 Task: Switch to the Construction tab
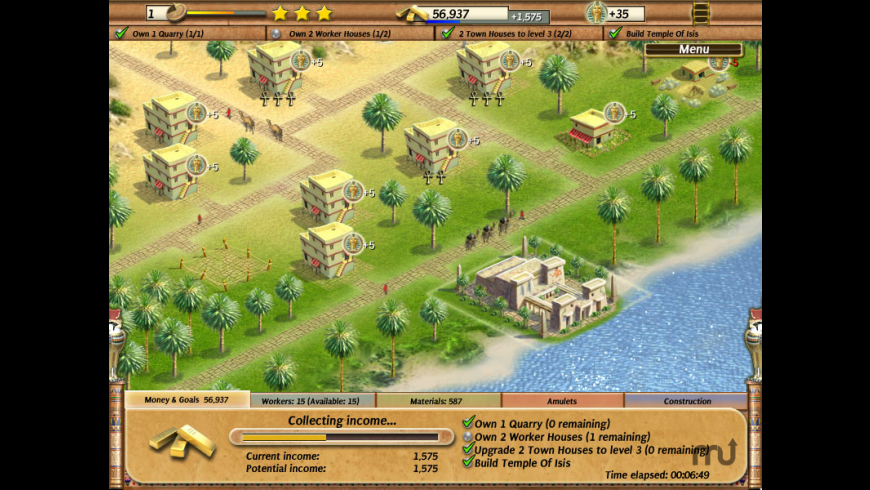687,401
